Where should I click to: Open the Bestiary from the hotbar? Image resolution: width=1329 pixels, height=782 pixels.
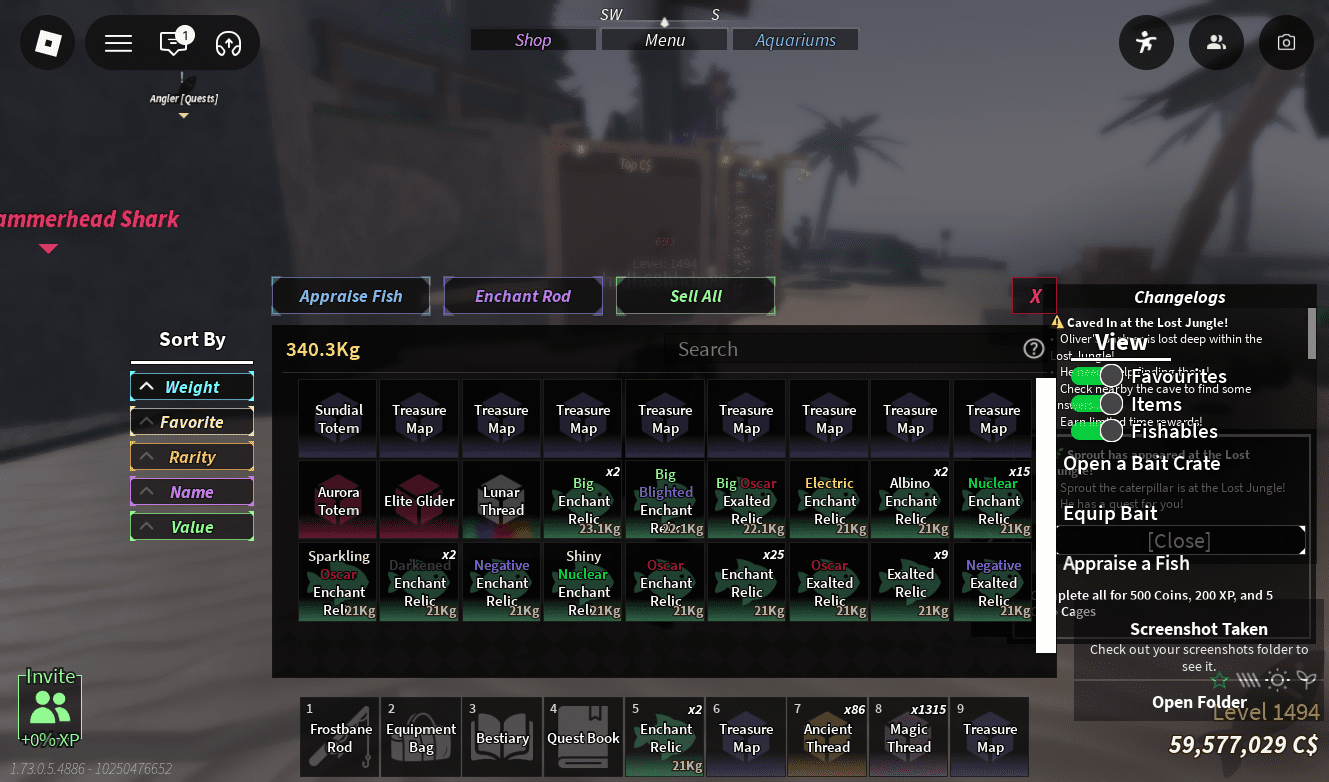coord(502,737)
